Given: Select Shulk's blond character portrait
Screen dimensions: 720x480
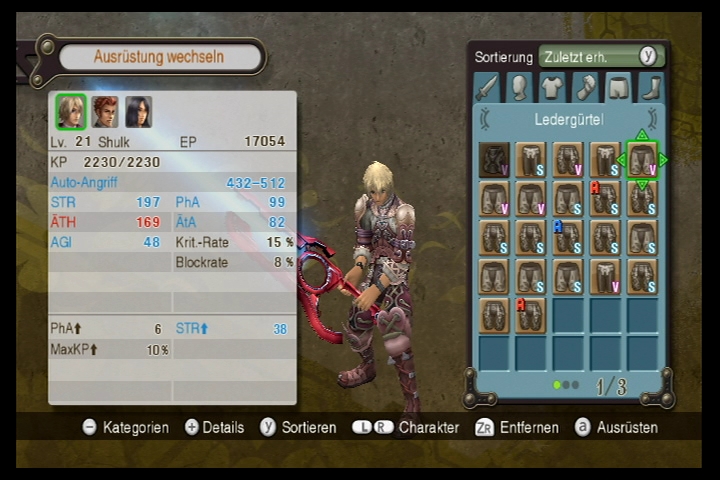Looking at the screenshot, I should [70, 111].
